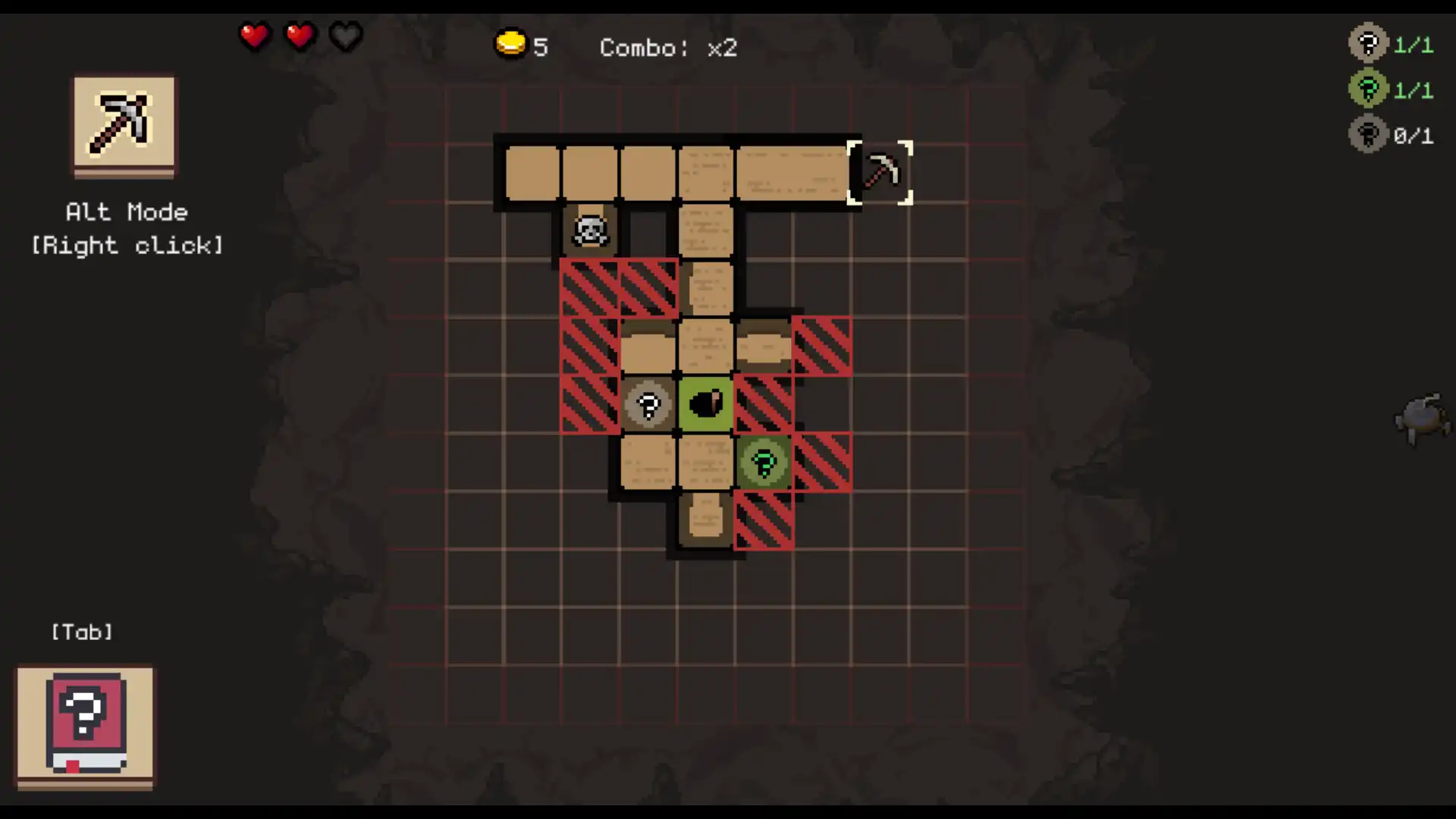Click the pickaxe cursor marker on the grid

pos(880,172)
